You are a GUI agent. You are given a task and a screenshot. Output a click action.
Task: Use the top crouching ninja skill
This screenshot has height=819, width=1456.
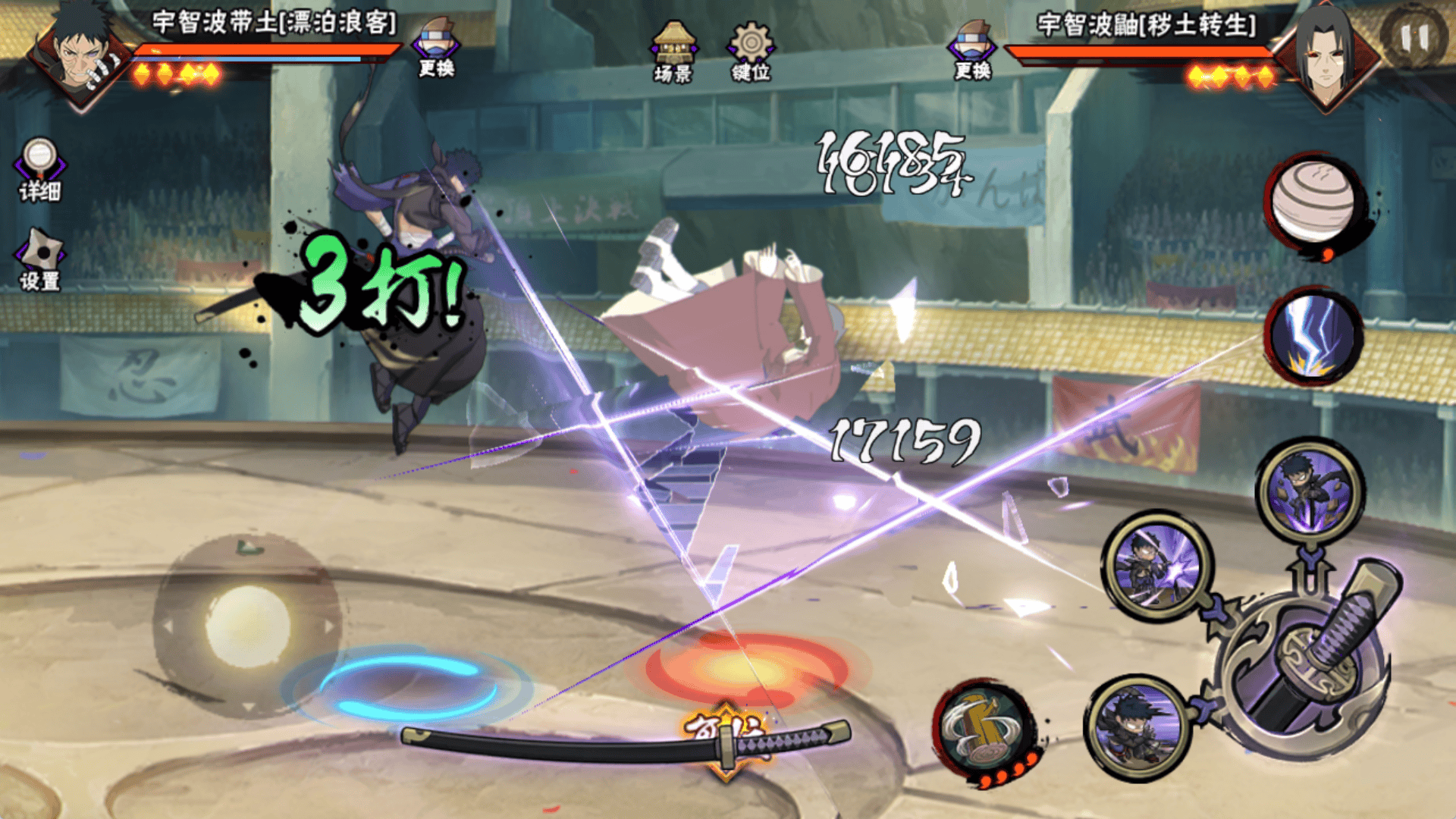coord(1310,491)
